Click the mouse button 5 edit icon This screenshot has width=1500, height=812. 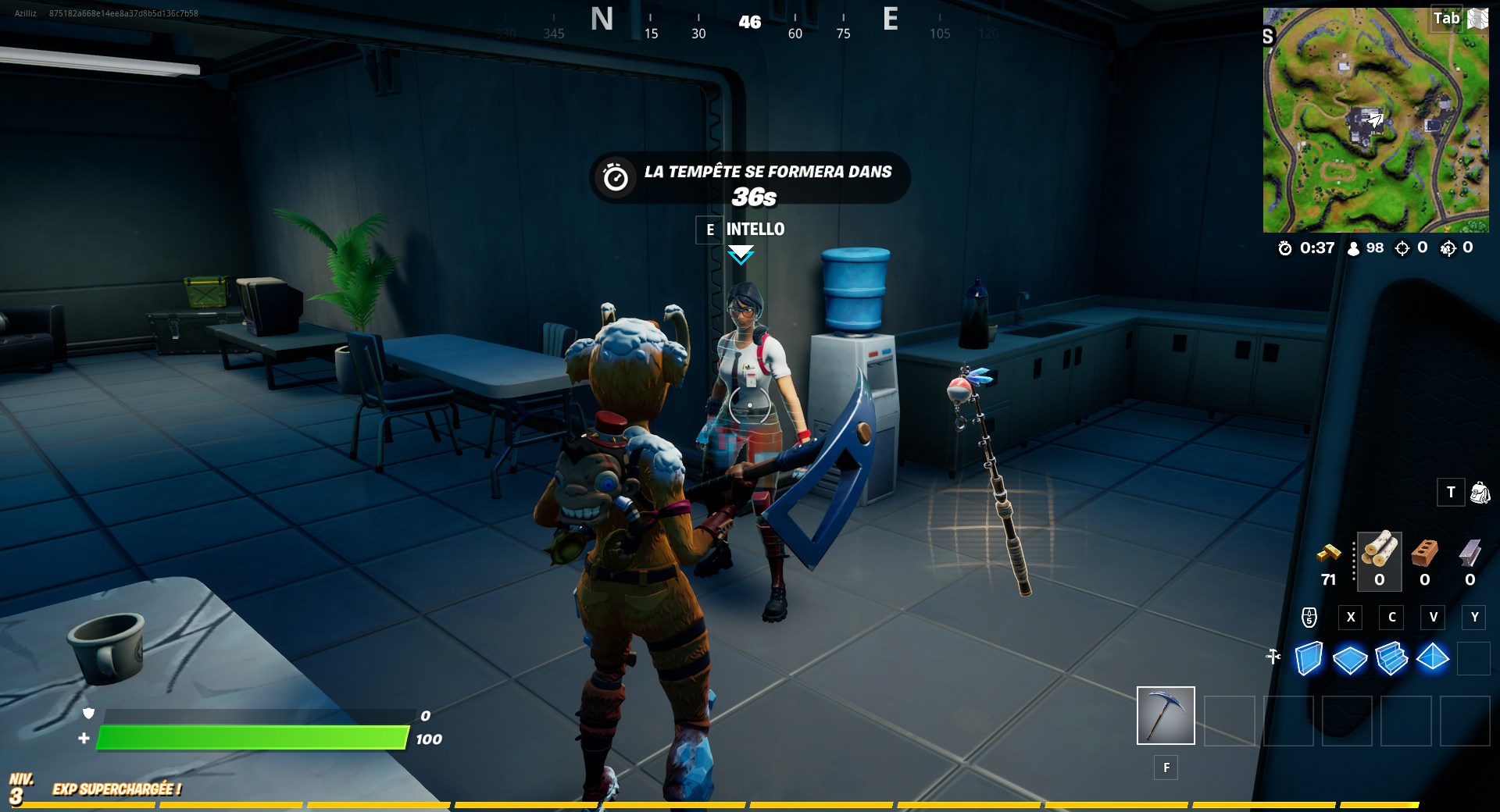[1308, 618]
